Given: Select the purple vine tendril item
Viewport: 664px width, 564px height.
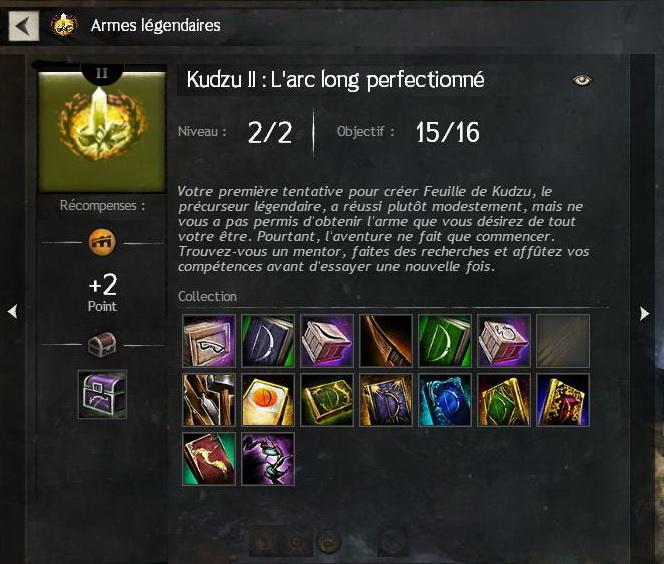Looking at the screenshot, I should point(268,459).
